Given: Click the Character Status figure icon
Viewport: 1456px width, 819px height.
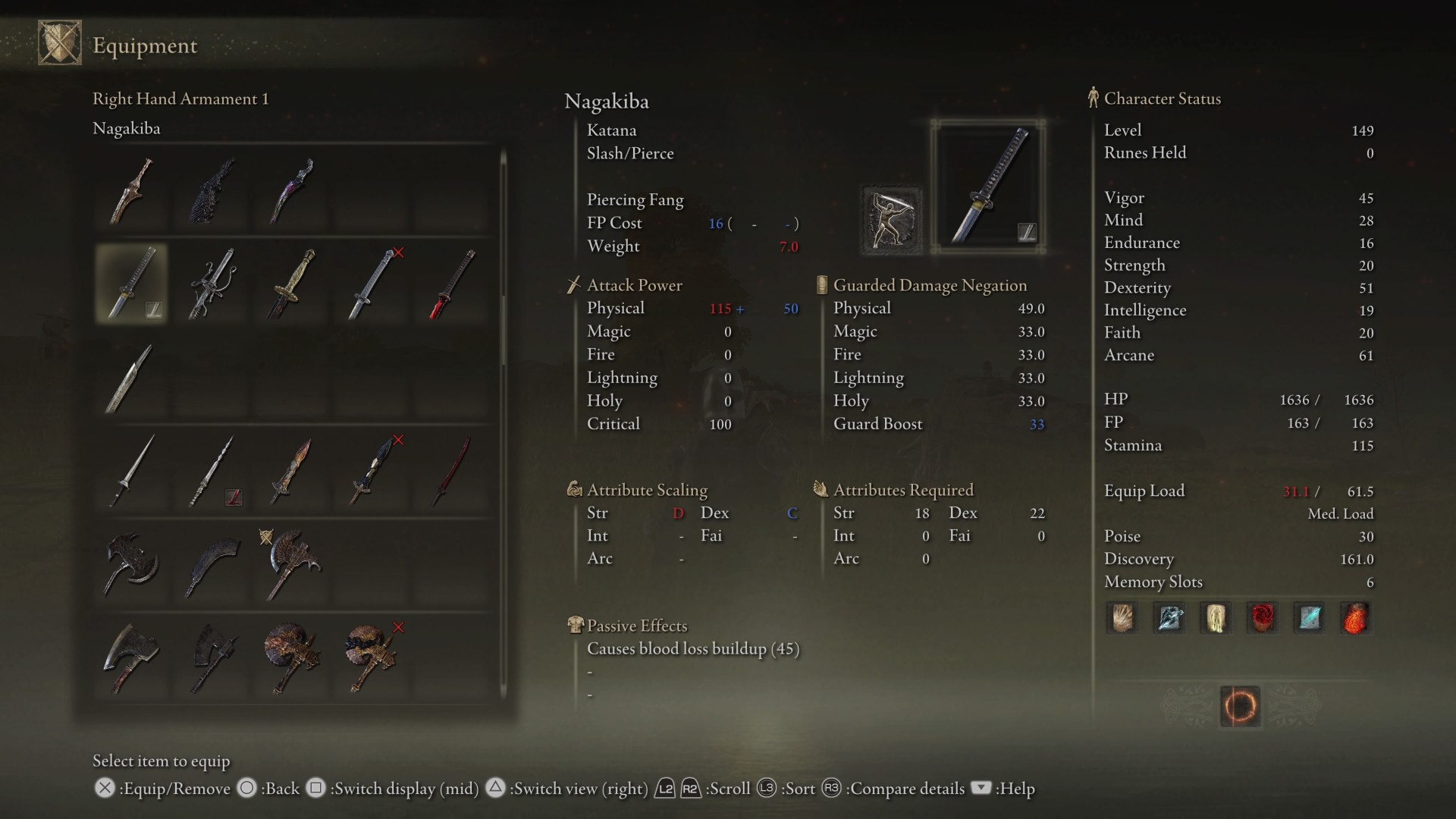Looking at the screenshot, I should click(1092, 97).
